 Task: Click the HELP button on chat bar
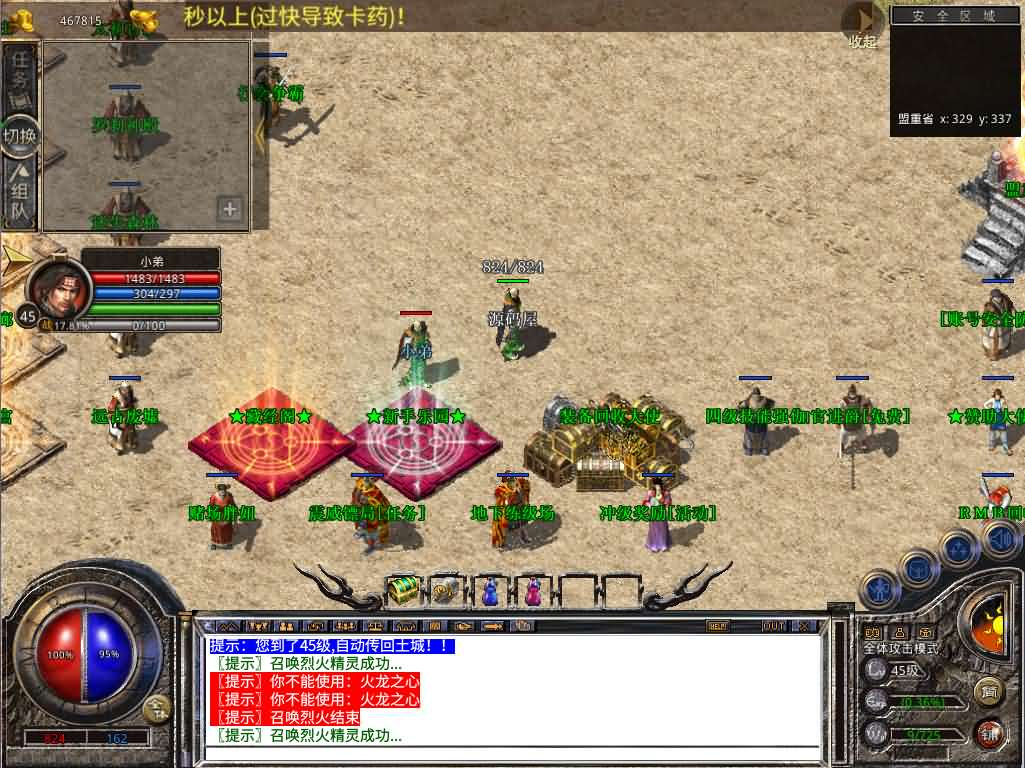(x=717, y=626)
